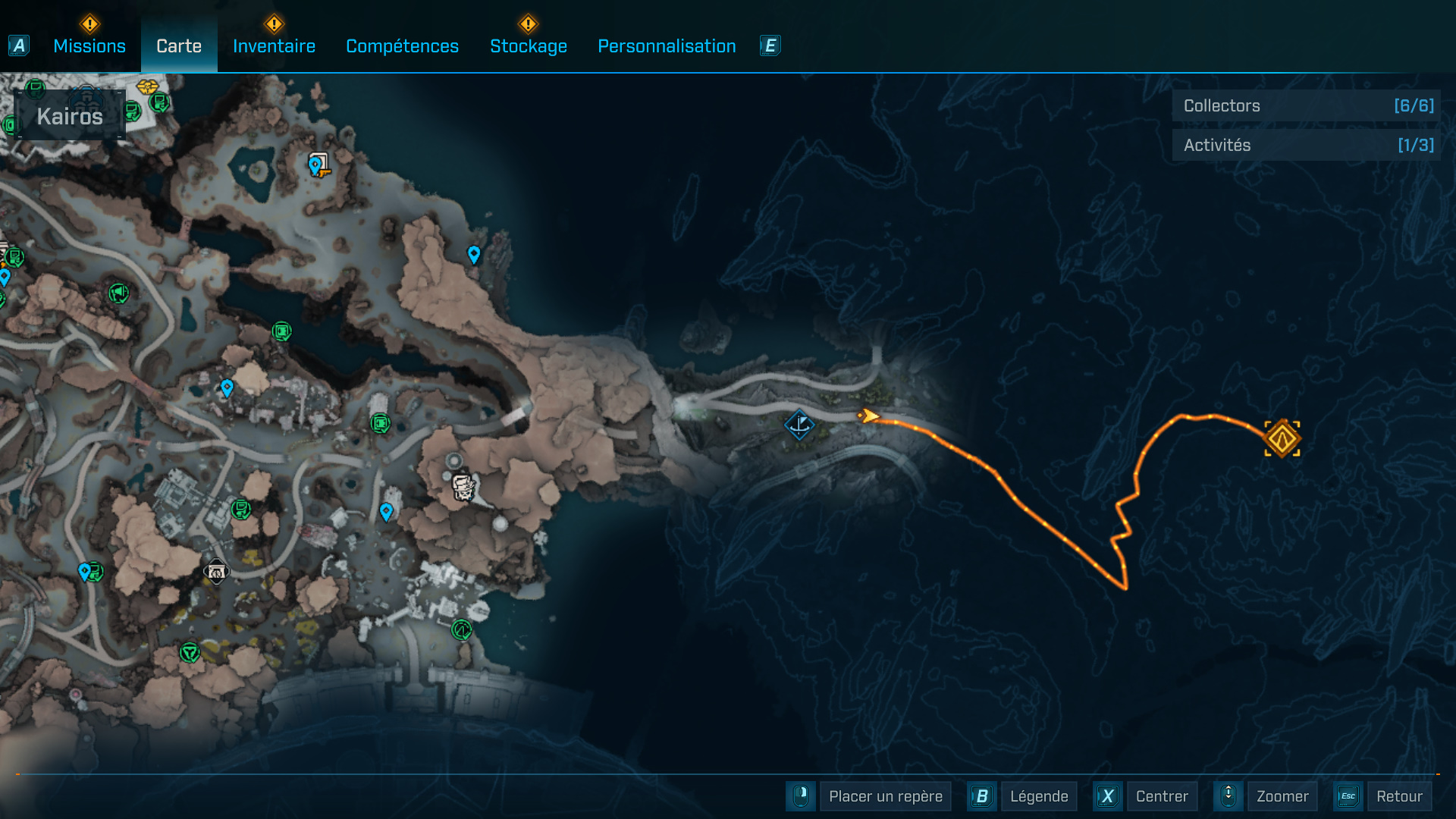The height and width of the screenshot is (819, 1456).
Task: Click the Collectors progress row
Action: [1306, 106]
